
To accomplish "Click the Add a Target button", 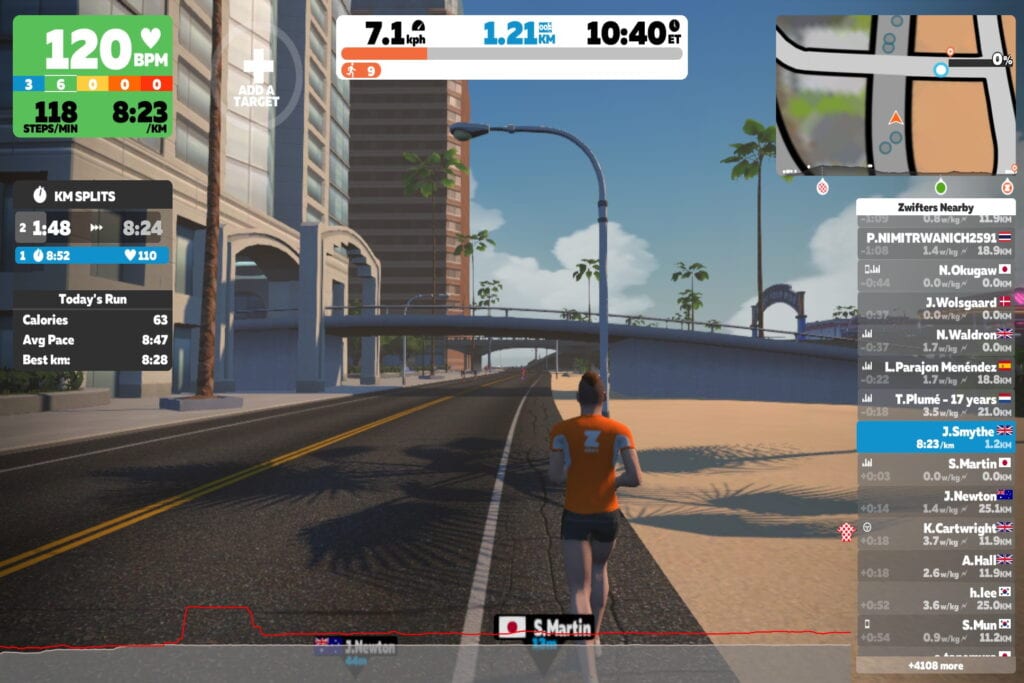I will click(x=257, y=77).
